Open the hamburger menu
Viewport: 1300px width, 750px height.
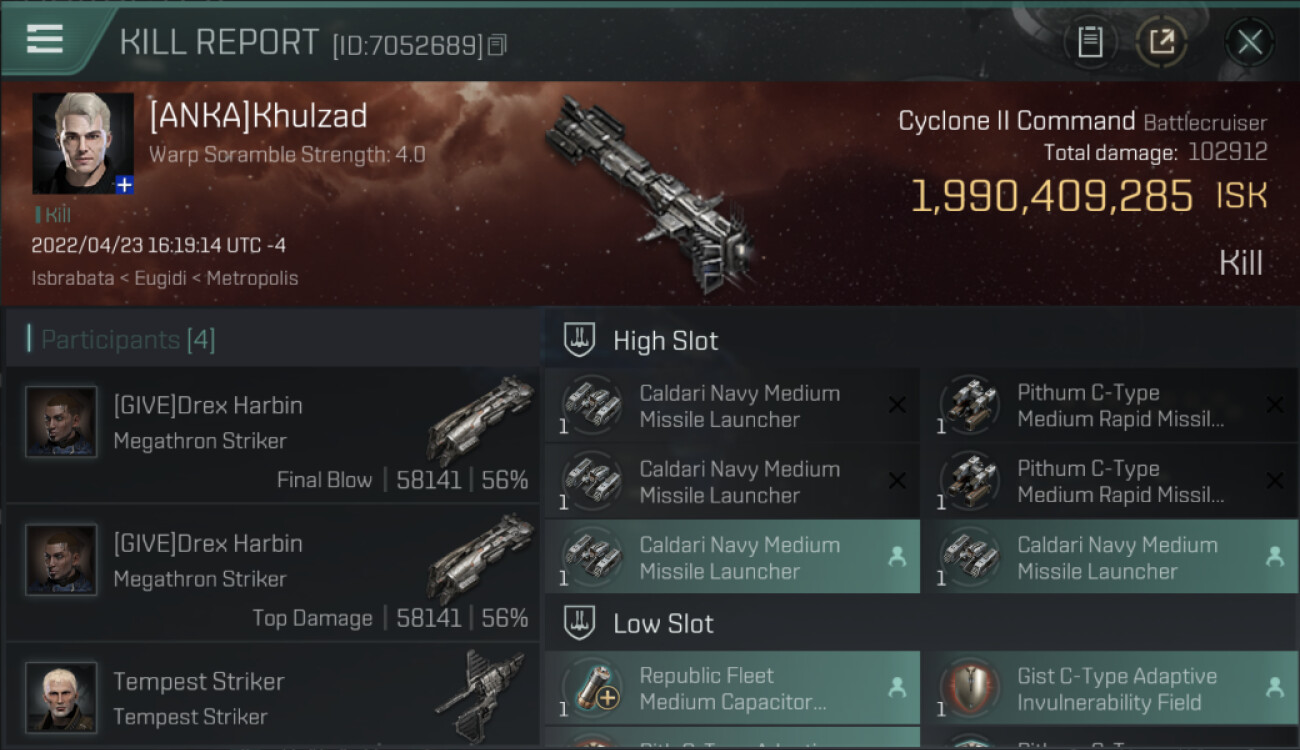point(45,40)
